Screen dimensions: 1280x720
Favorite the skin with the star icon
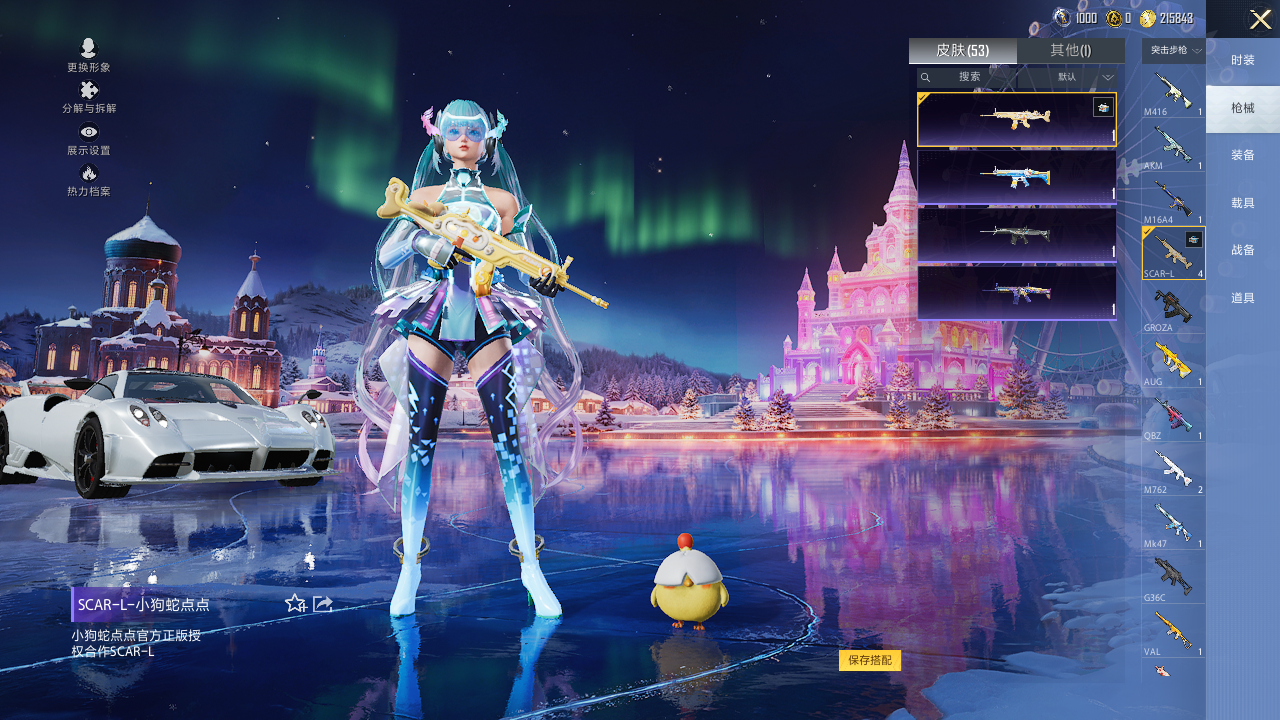click(295, 603)
